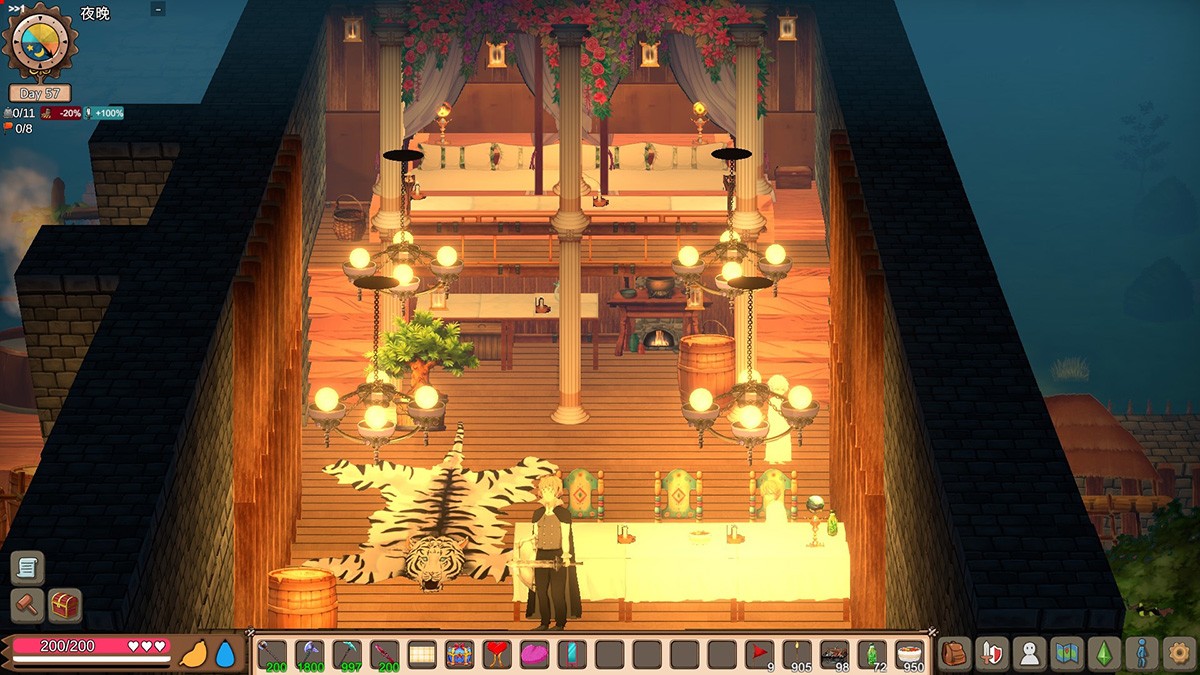Open the backpack inventory
Image resolution: width=1200 pixels, height=675 pixels.
pos(956,654)
